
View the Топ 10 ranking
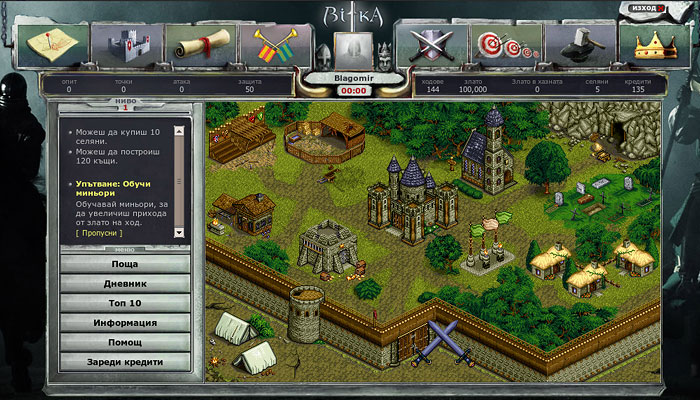point(125,303)
